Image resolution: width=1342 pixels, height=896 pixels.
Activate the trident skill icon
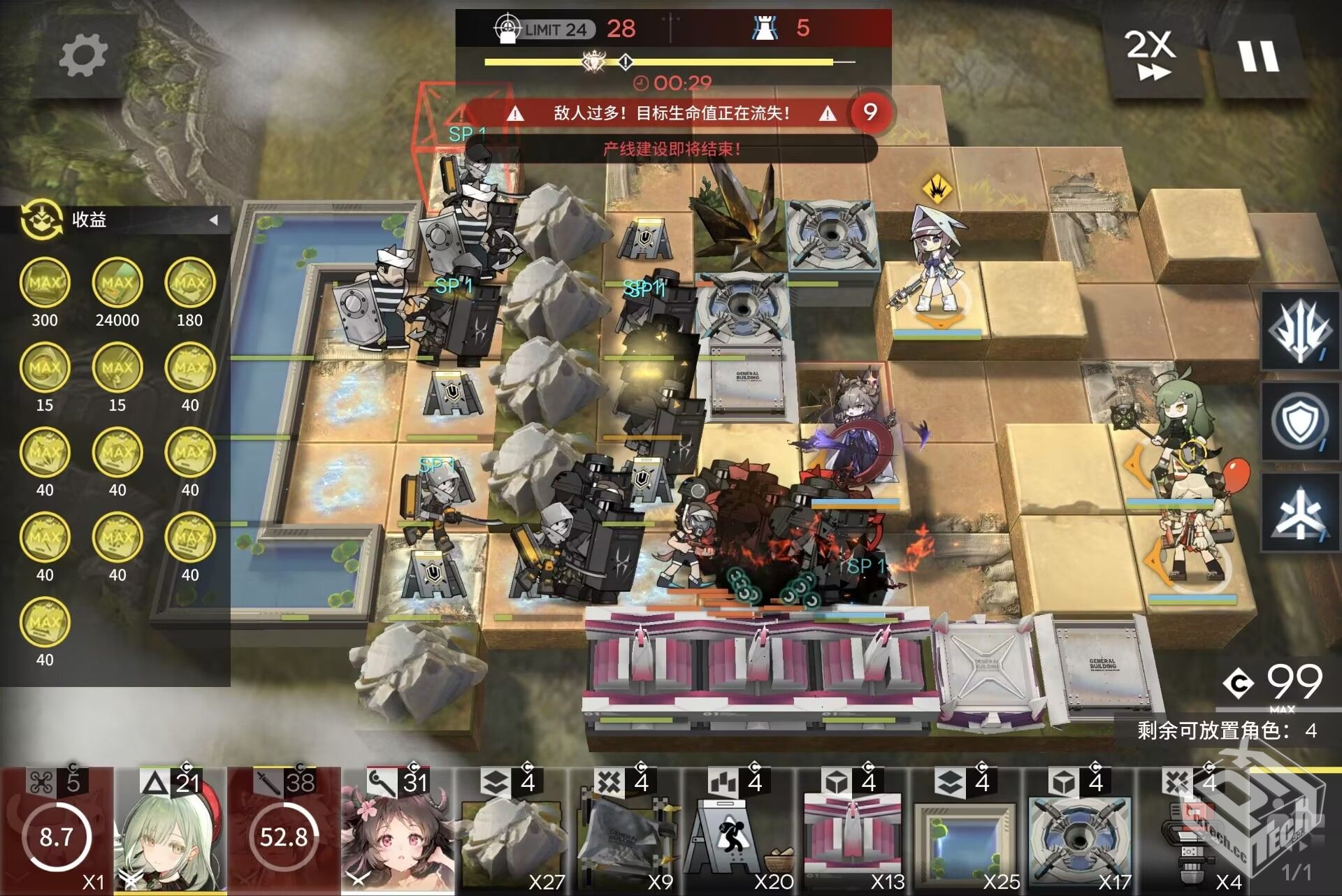click(1299, 329)
